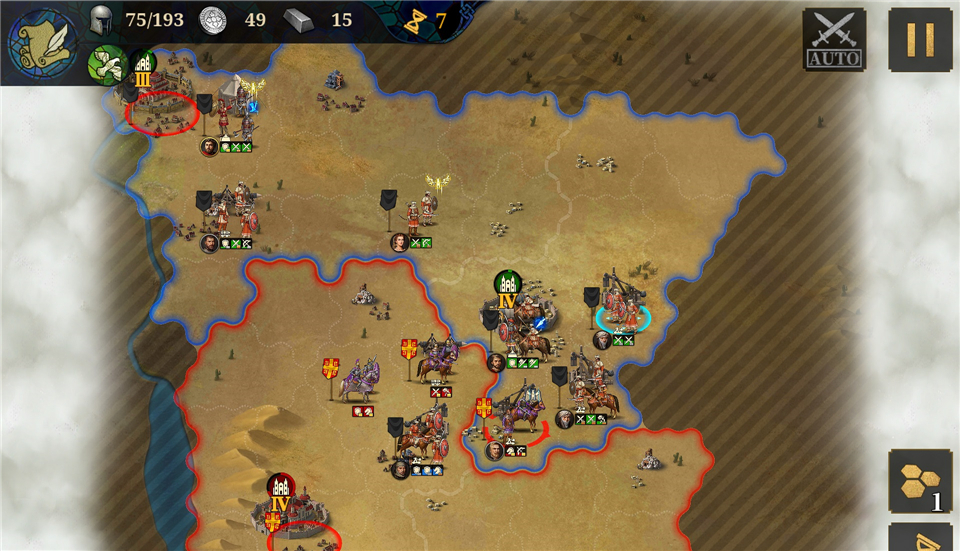Select the level III city badge near the dove

pos(143,68)
